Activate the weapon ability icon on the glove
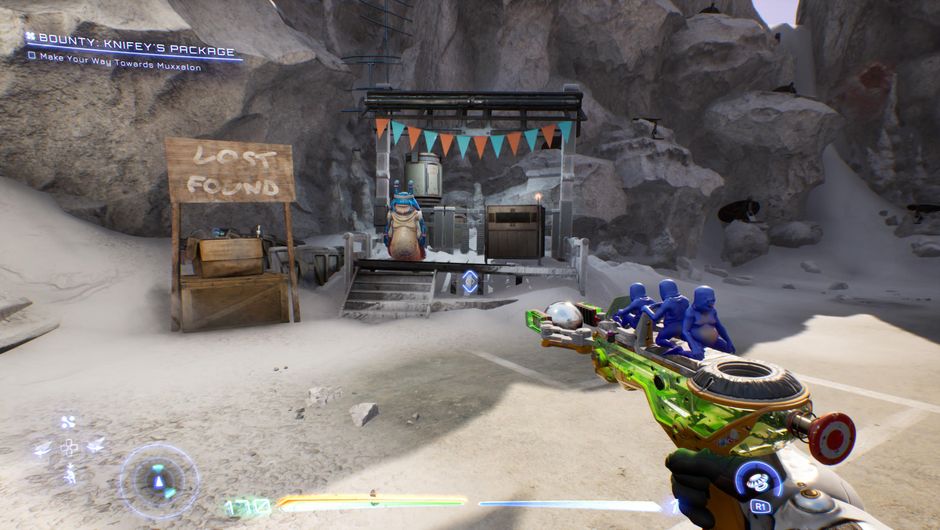This screenshot has height=530, width=940. coord(758,481)
